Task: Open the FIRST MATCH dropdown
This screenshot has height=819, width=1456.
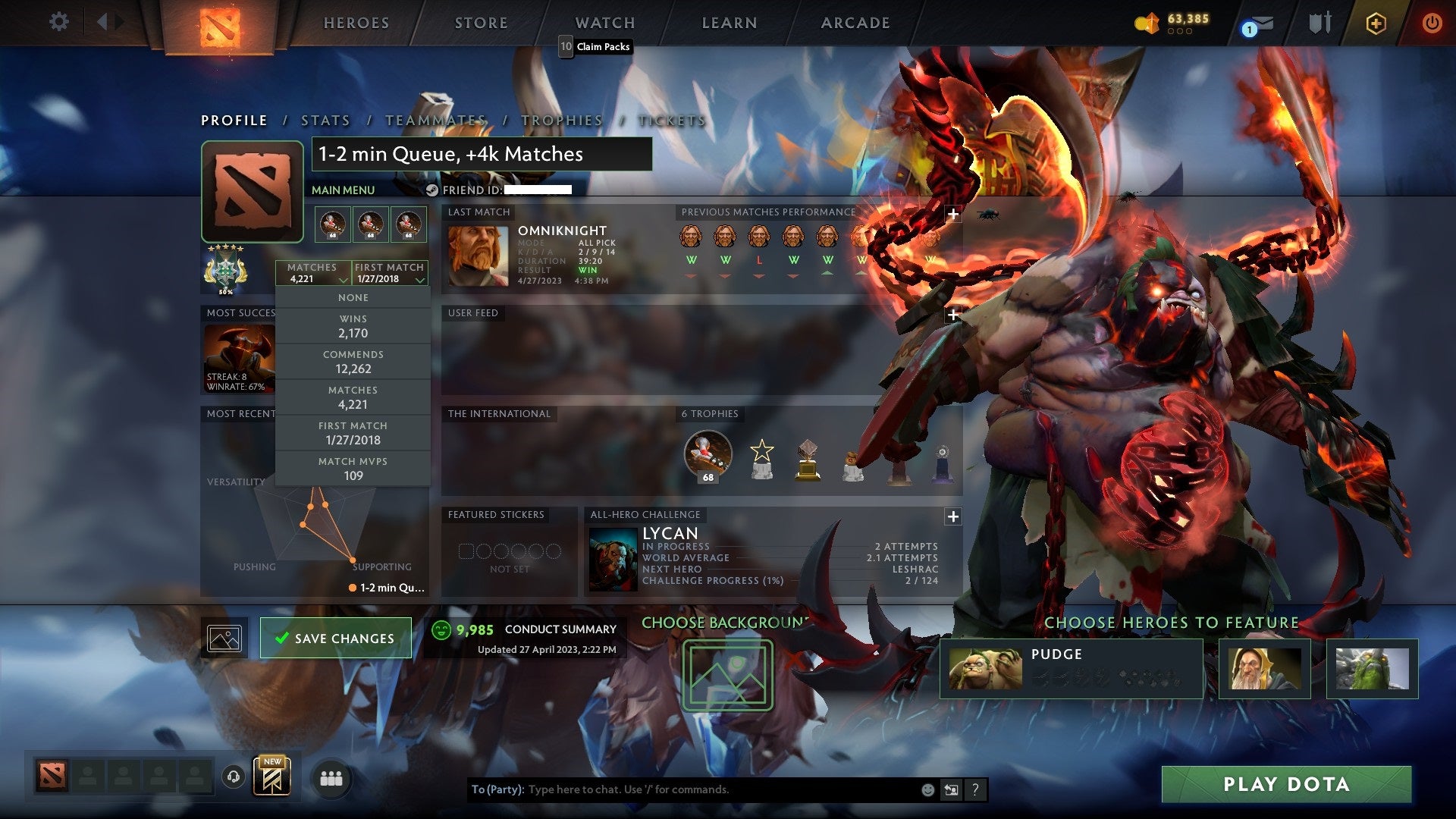Action: 390,273
